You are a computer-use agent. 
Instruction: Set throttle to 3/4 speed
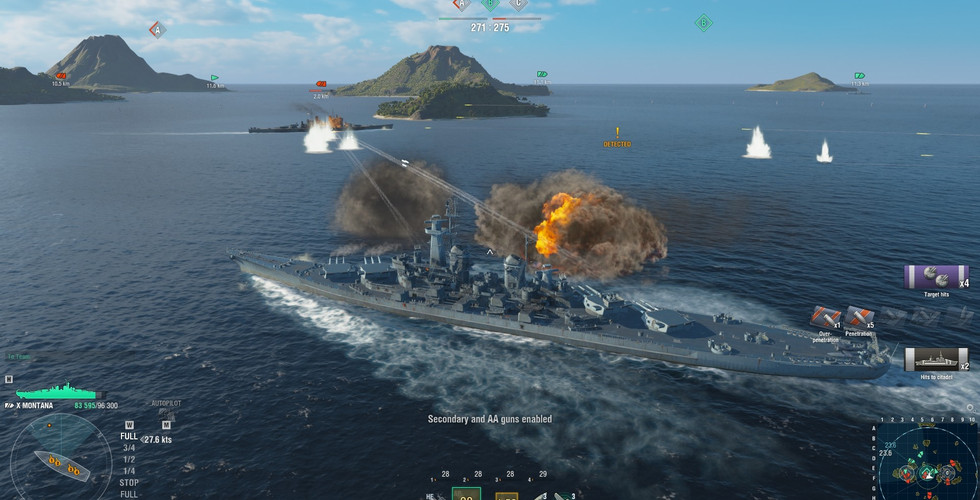click(x=129, y=448)
